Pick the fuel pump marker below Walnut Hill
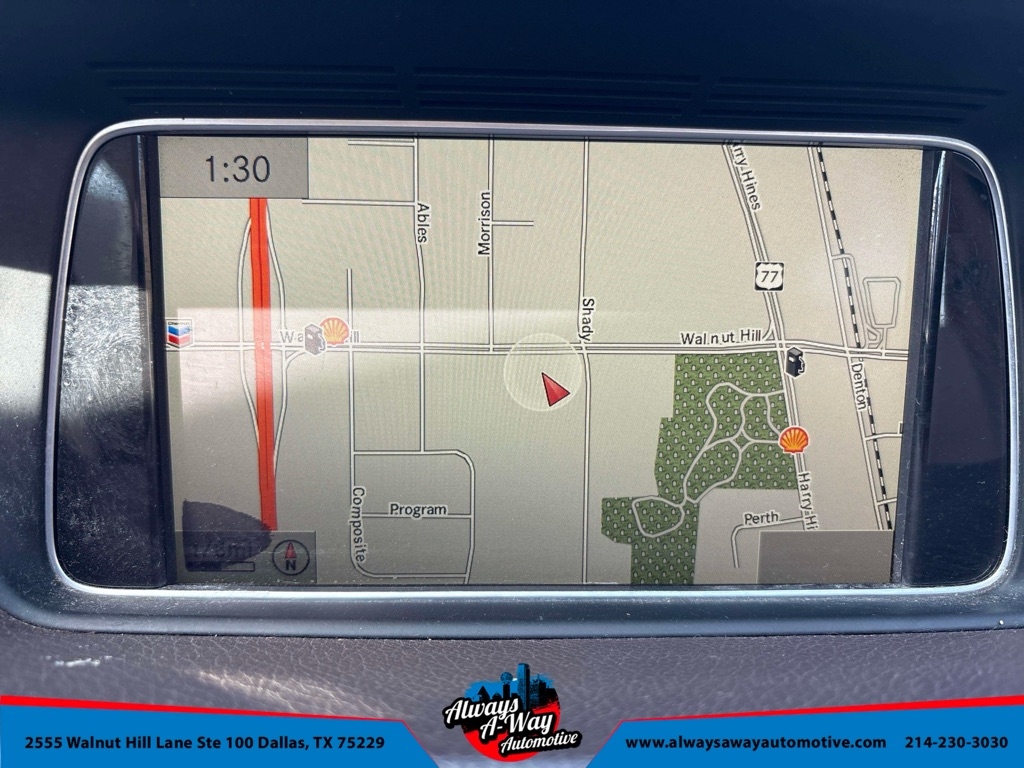Viewport: 1024px width, 768px height. tap(795, 361)
